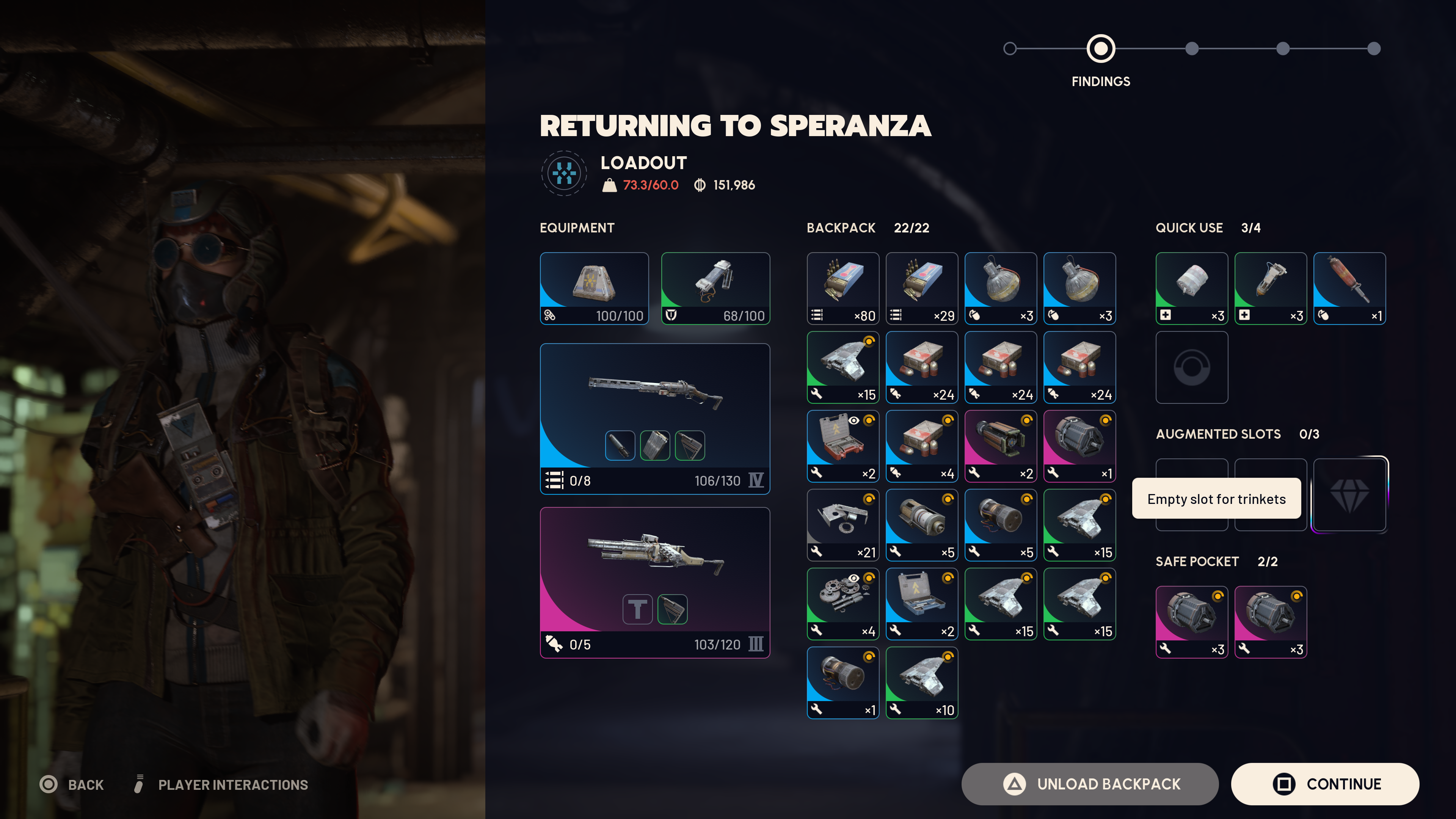Viewport: 1456px width, 819px height.
Task: Click the Findings step on progress tracker
Action: (1100, 49)
